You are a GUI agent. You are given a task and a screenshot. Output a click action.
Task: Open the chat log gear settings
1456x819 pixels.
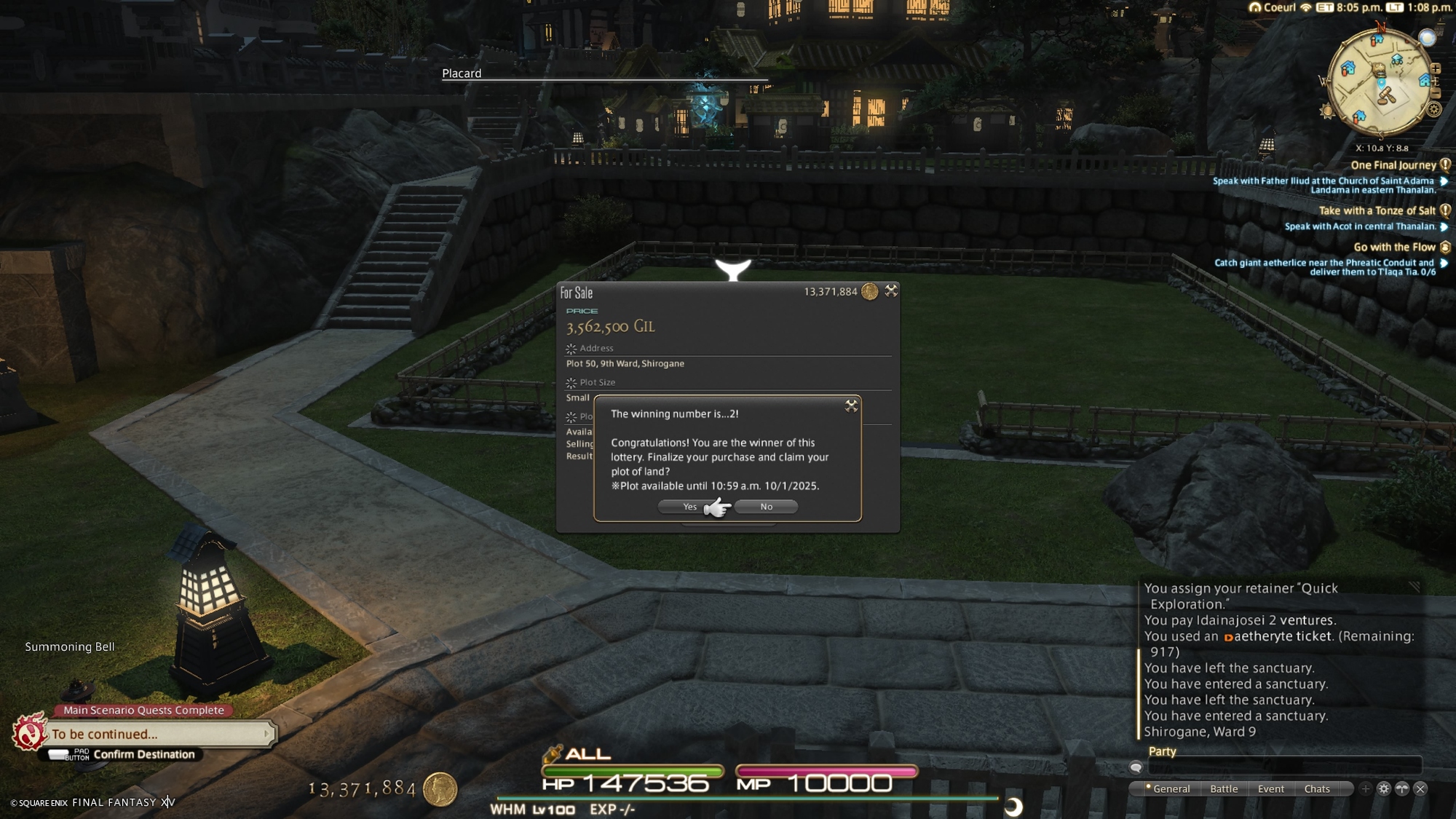pos(1384,789)
